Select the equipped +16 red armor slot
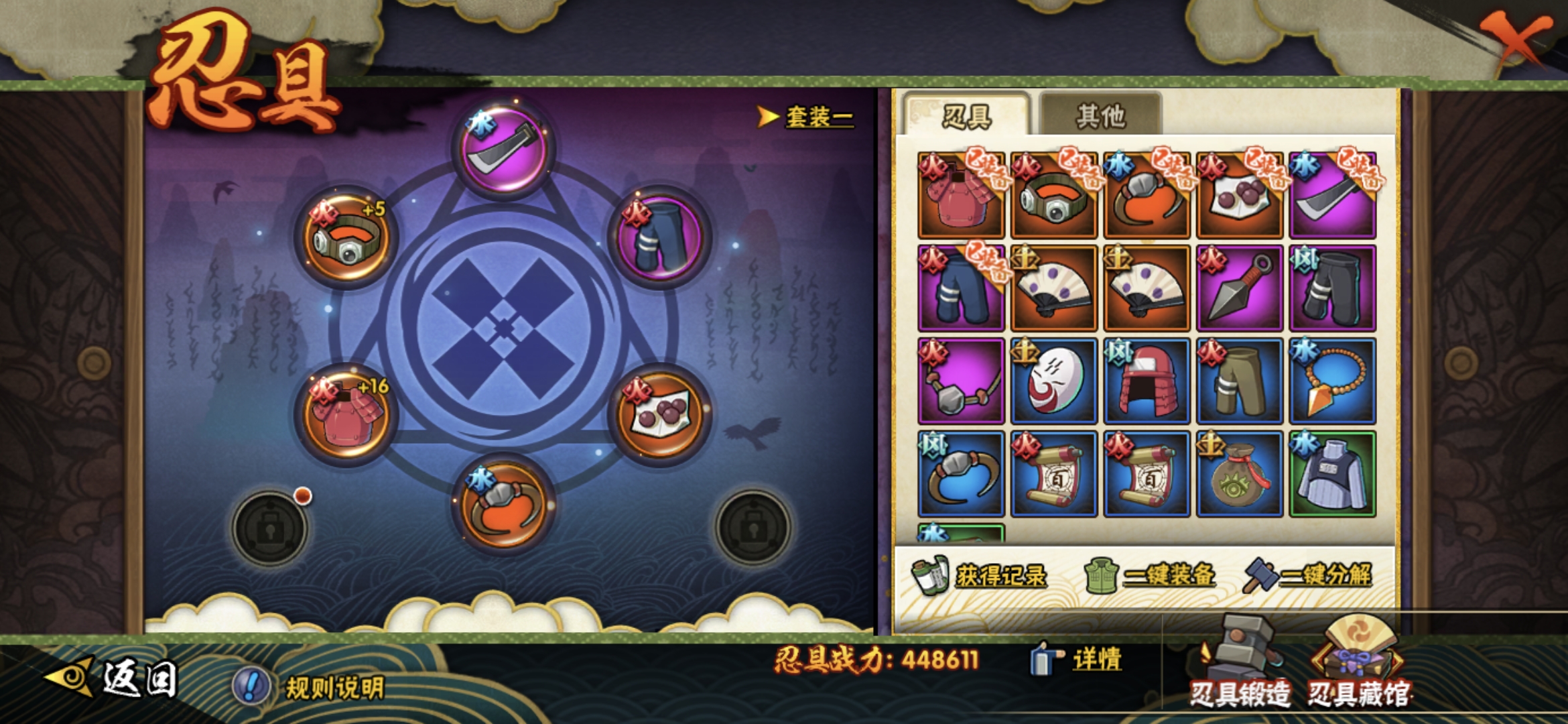The width and height of the screenshot is (1568, 724). [x=346, y=414]
